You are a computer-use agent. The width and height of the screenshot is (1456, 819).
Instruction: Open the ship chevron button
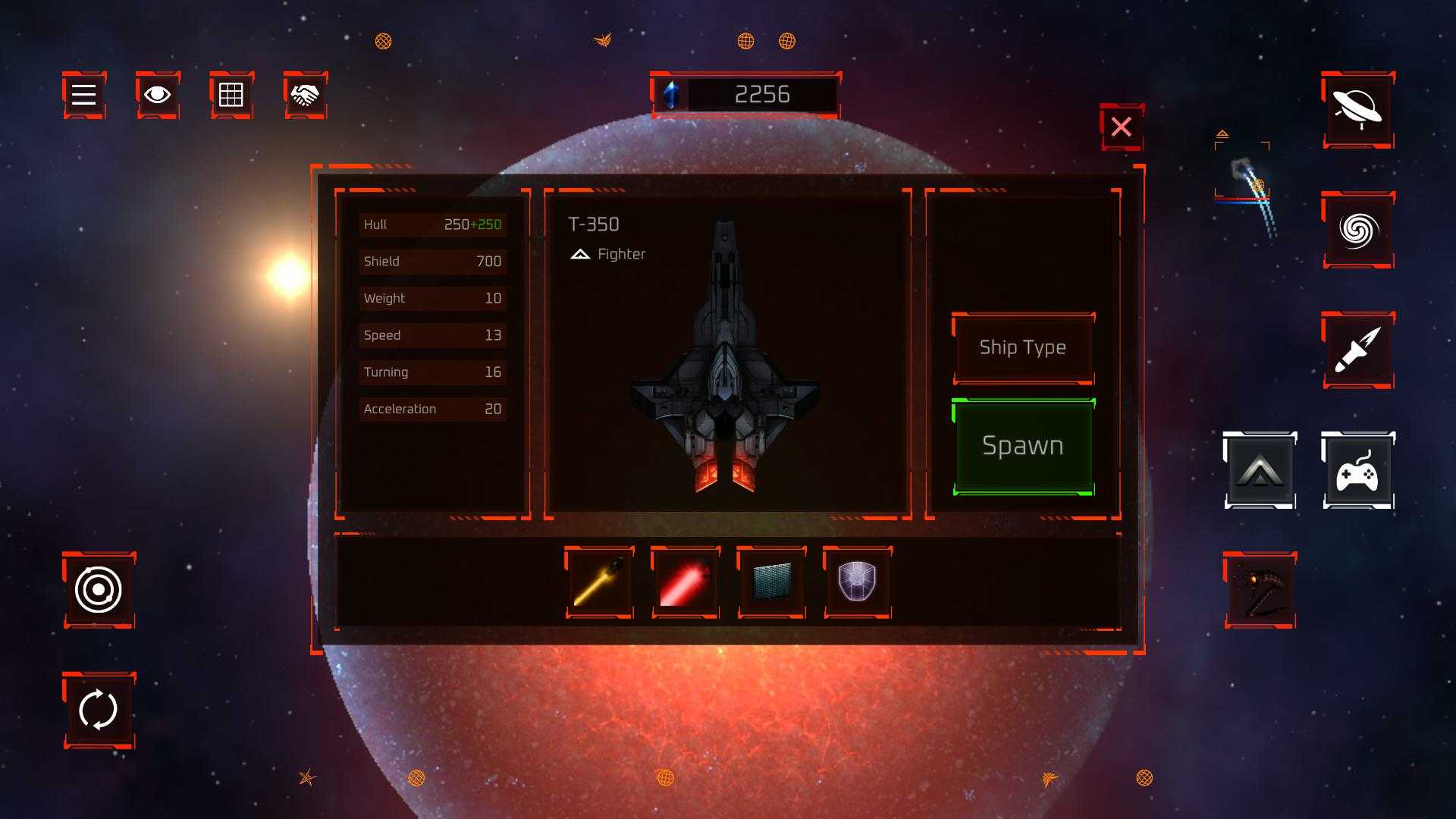(1259, 470)
